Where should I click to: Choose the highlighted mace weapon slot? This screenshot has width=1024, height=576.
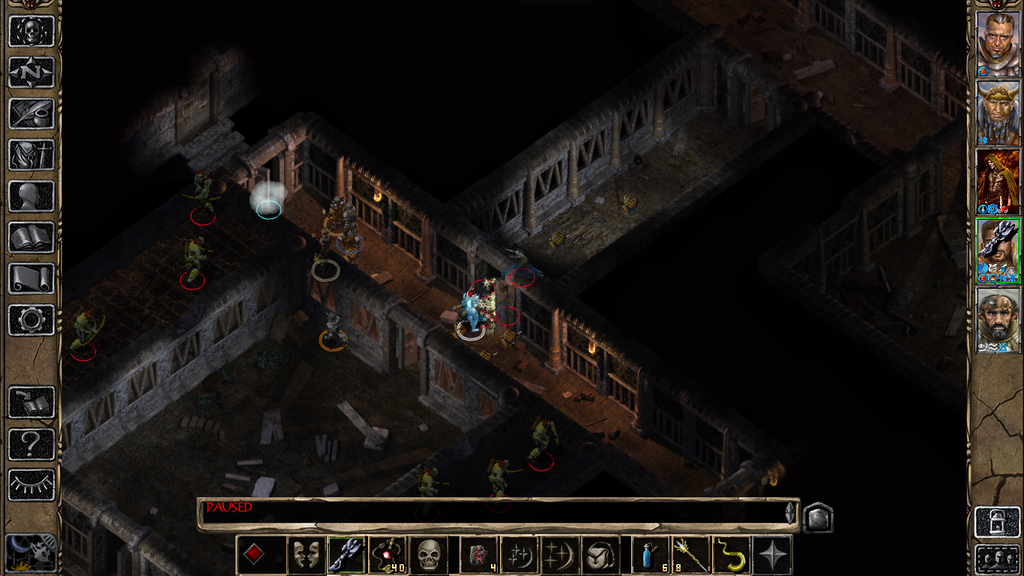[345, 555]
